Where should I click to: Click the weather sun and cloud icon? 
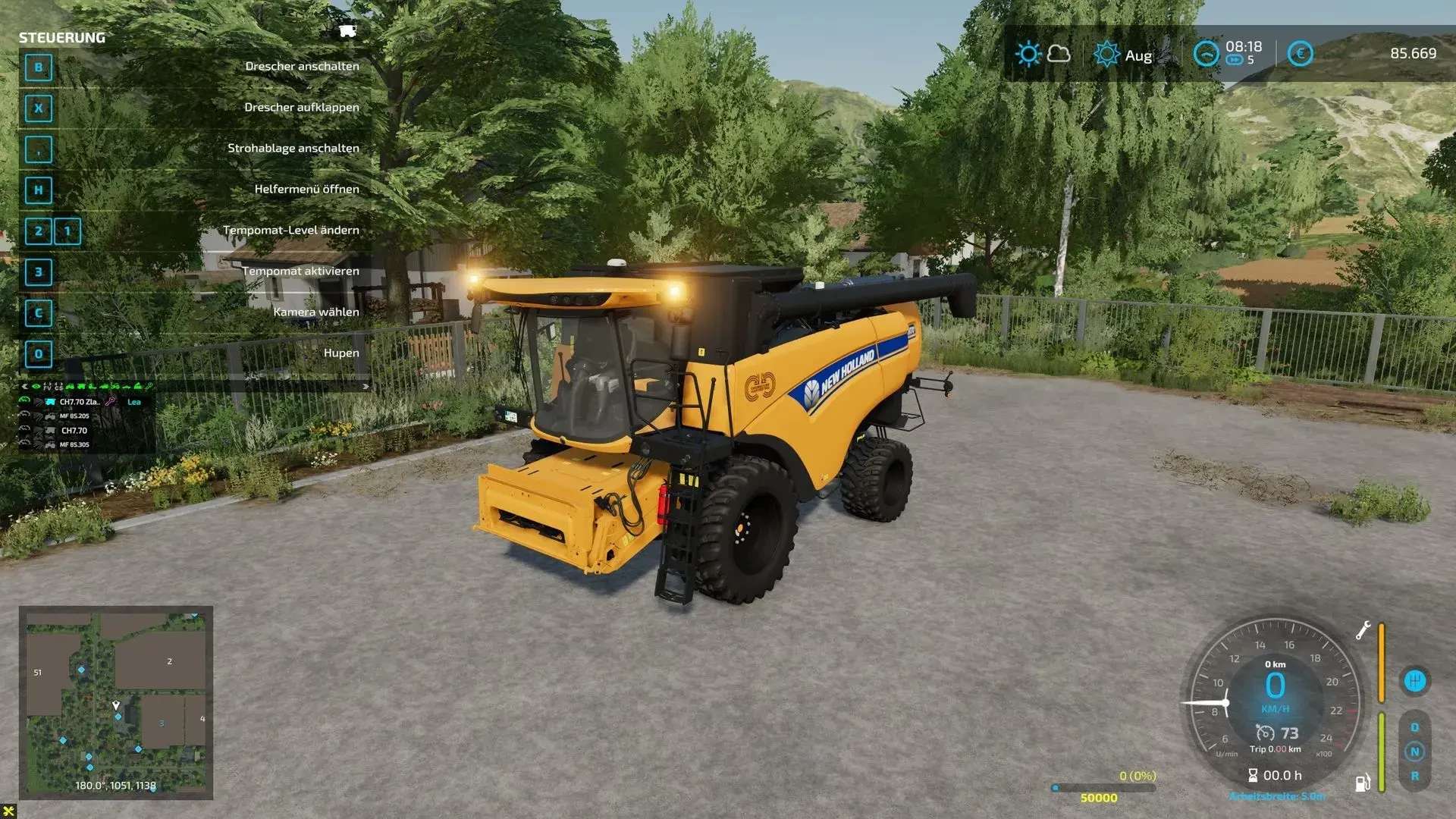click(1043, 54)
